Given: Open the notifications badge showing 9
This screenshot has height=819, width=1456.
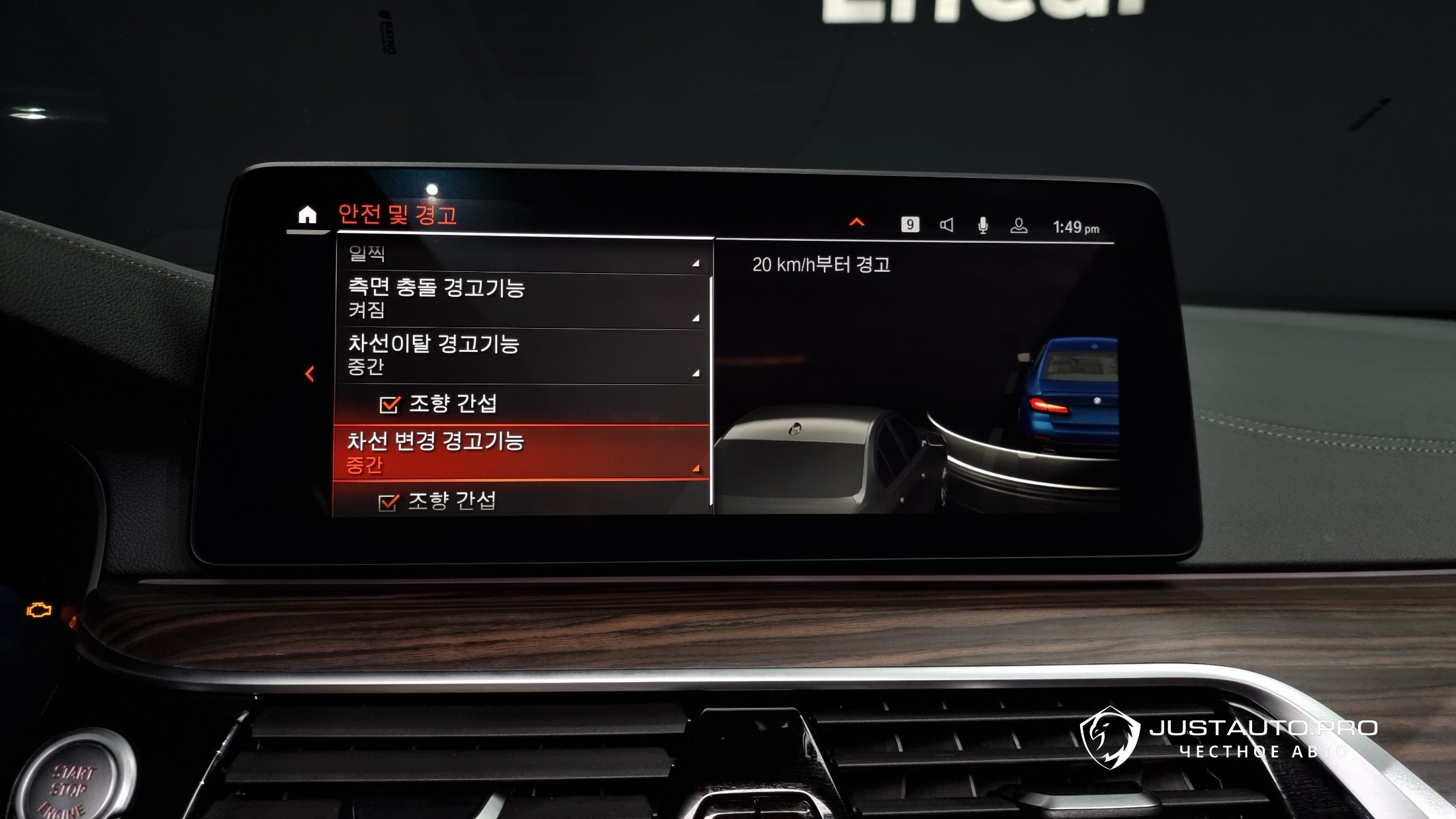Looking at the screenshot, I should 910,225.
